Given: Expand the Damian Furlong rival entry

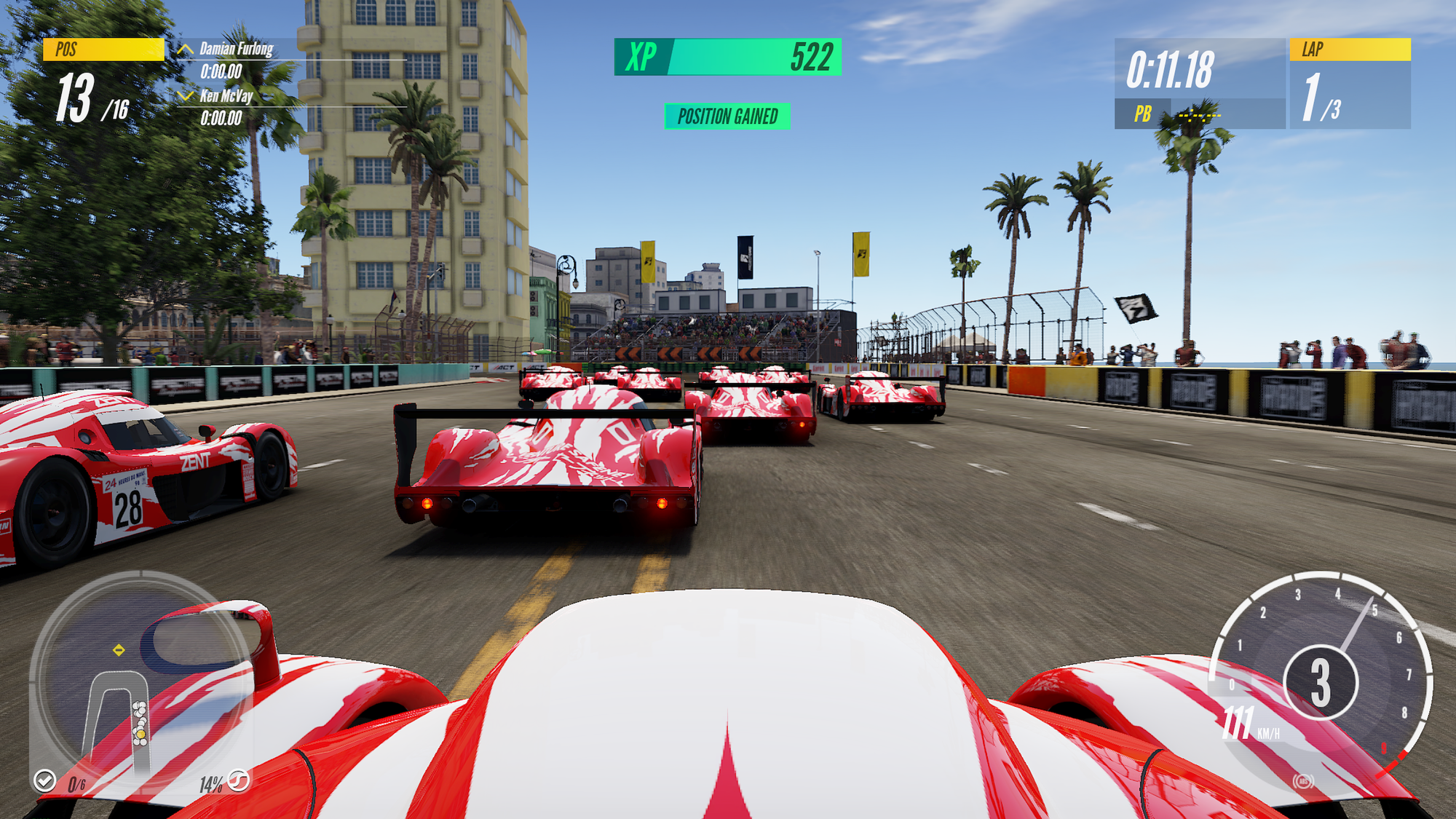Looking at the screenshot, I should 234,51.
